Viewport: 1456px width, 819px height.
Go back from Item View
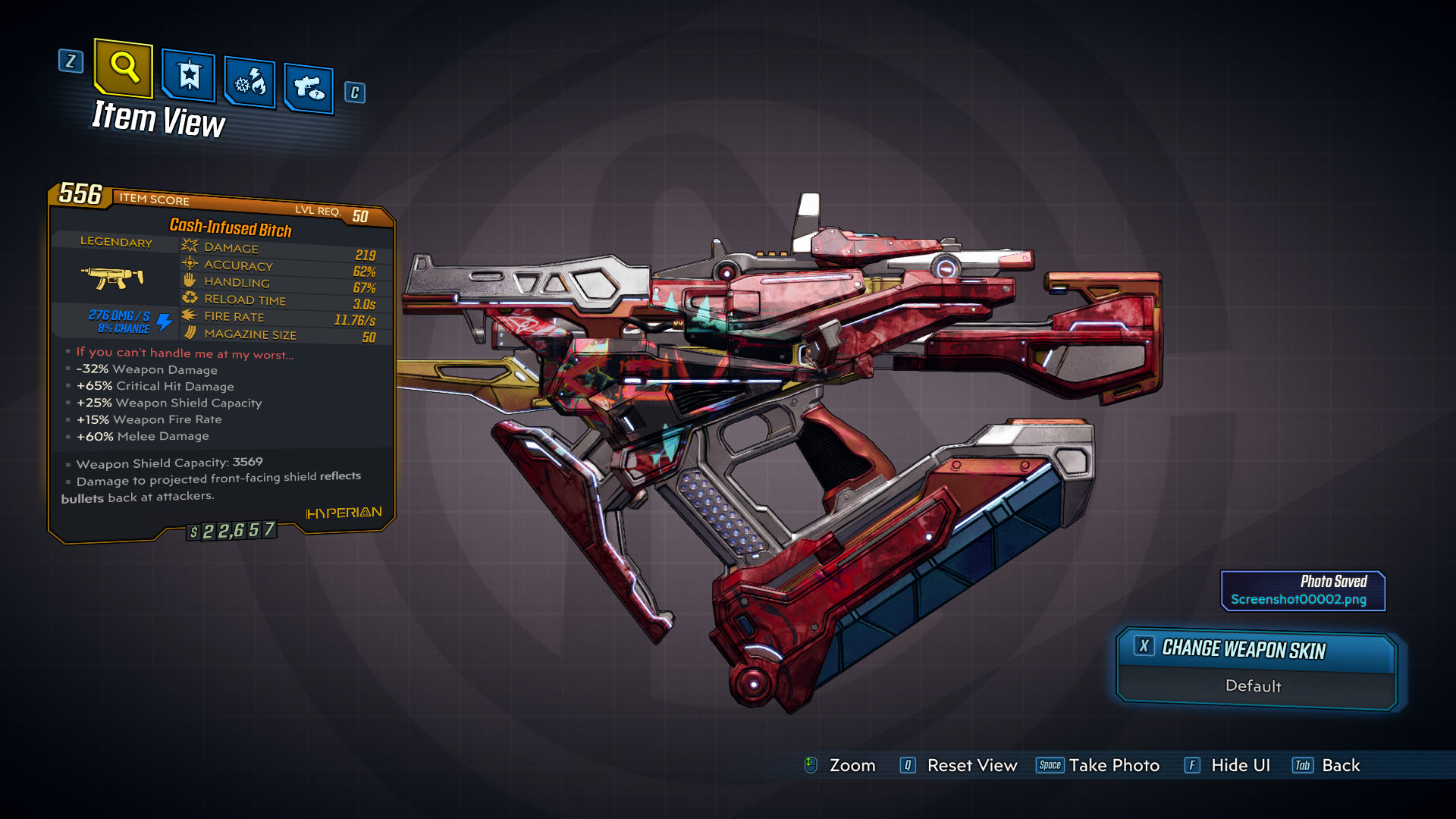[1326, 765]
